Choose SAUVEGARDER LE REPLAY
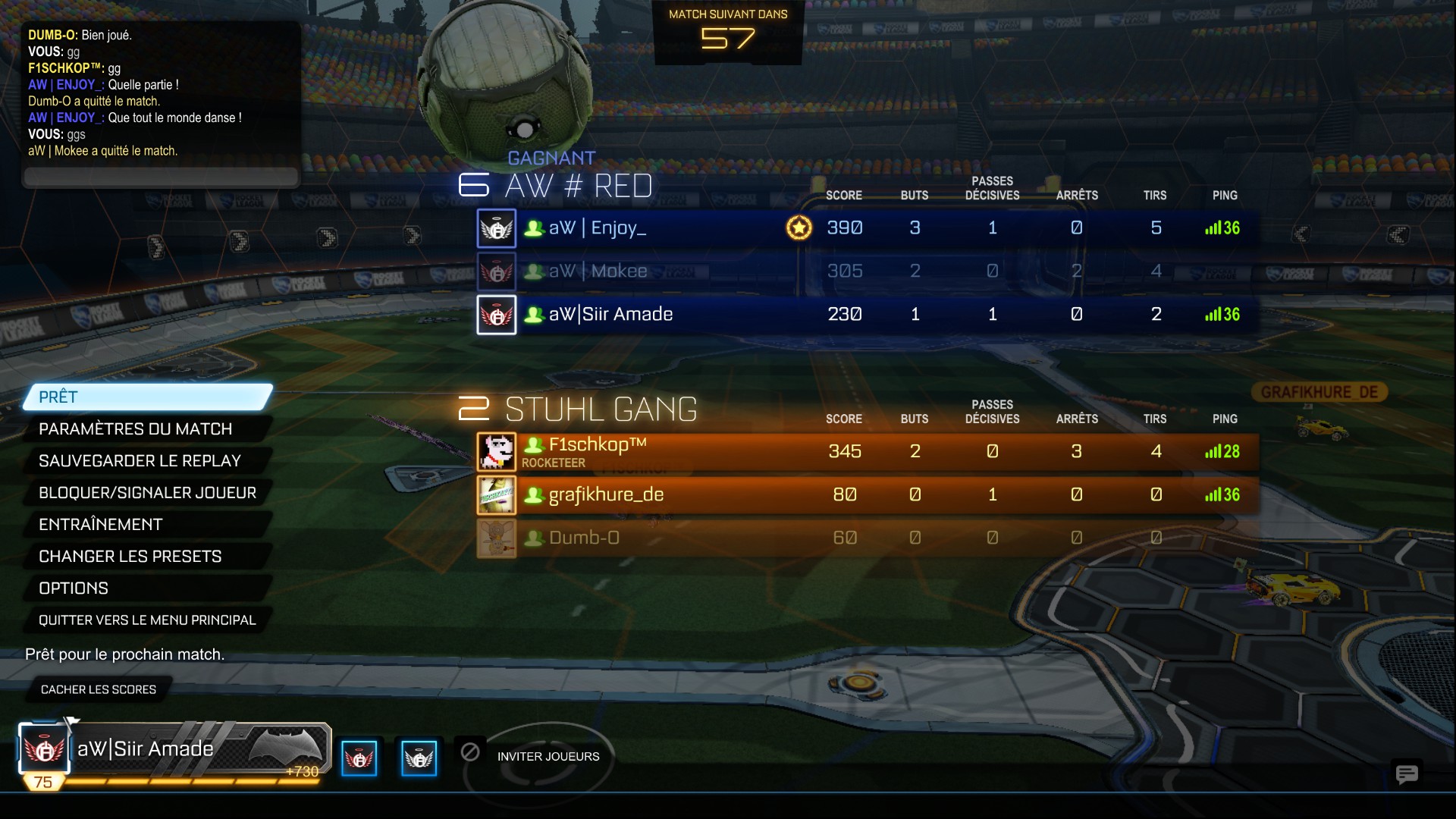This screenshot has height=819, width=1456. pyautogui.click(x=148, y=461)
